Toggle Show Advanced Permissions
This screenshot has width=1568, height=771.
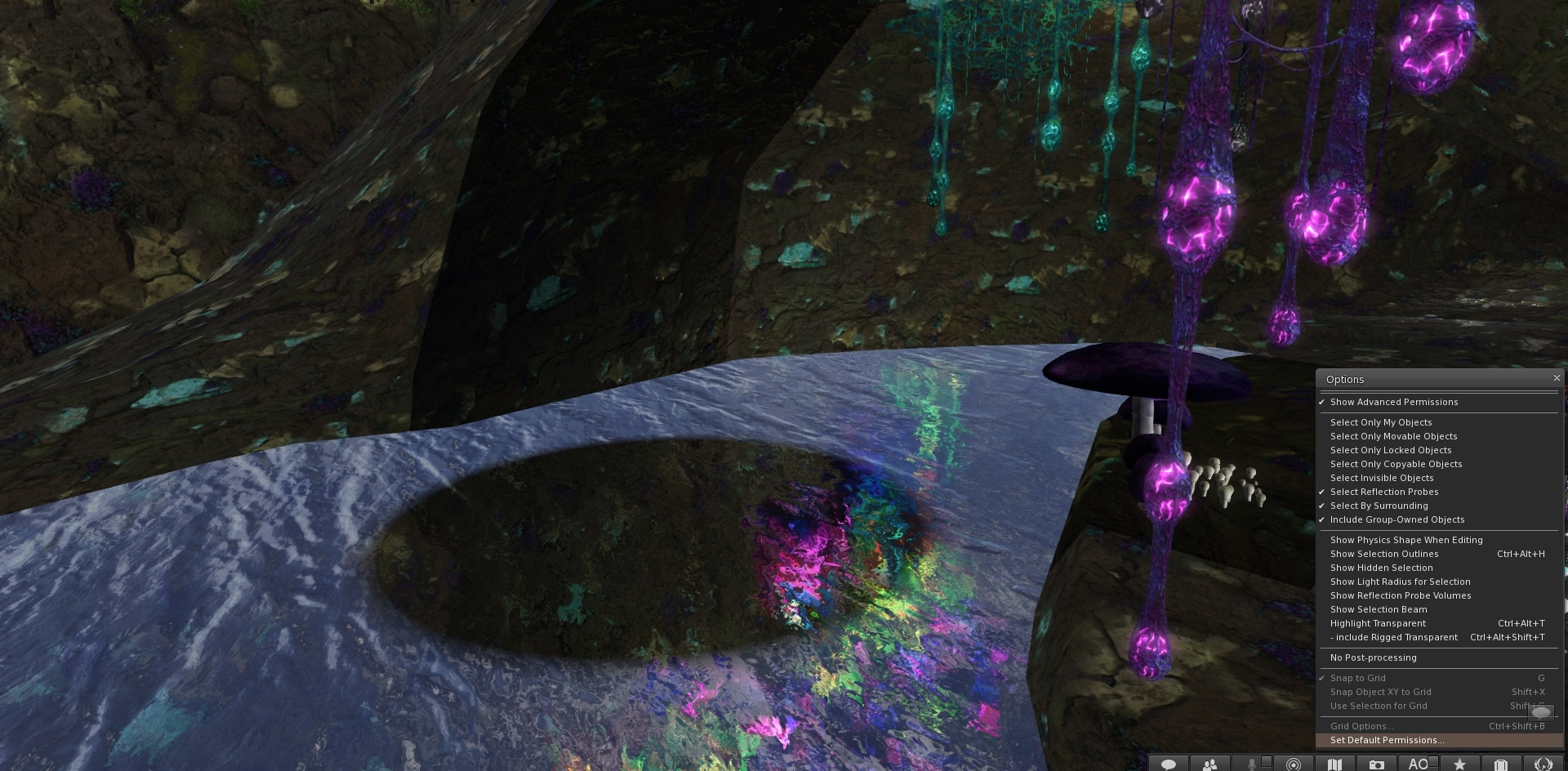click(1393, 402)
